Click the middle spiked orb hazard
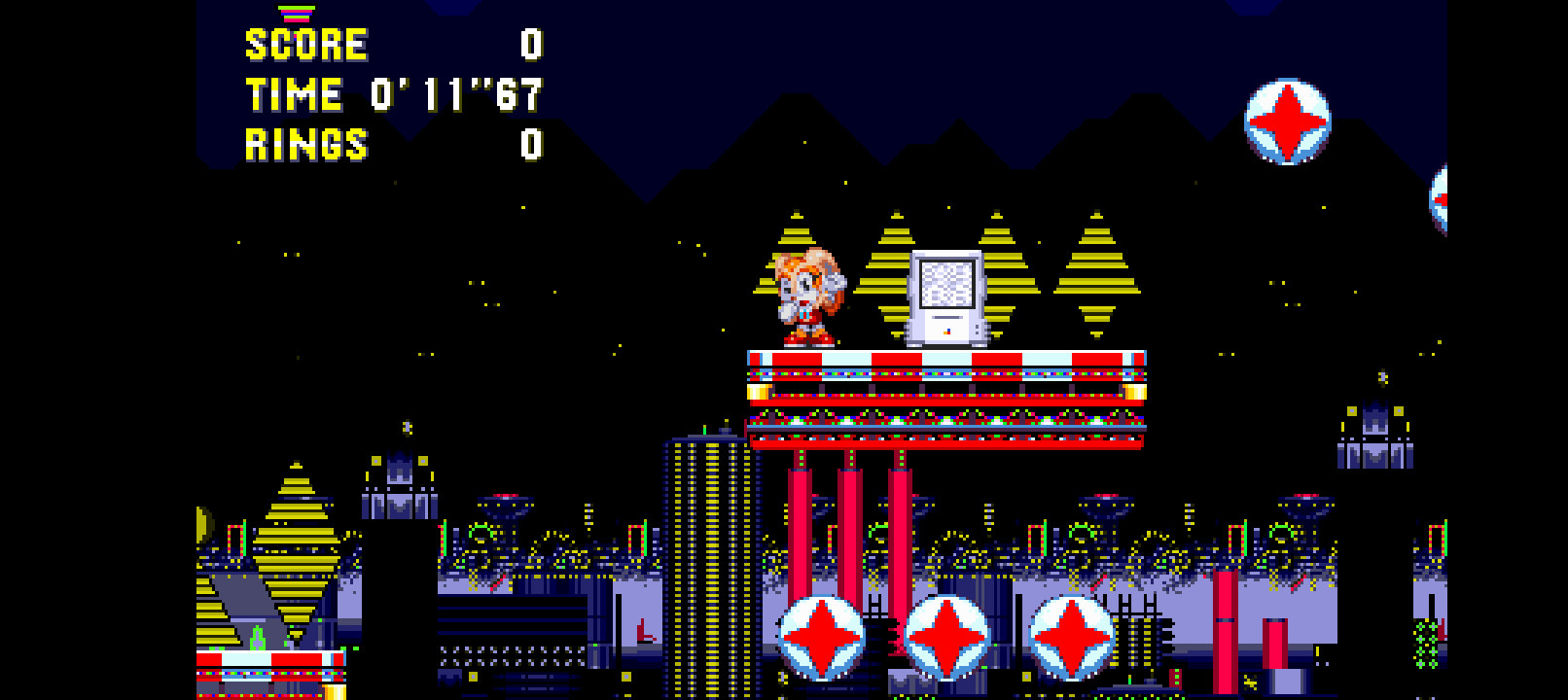 (948, 637)
